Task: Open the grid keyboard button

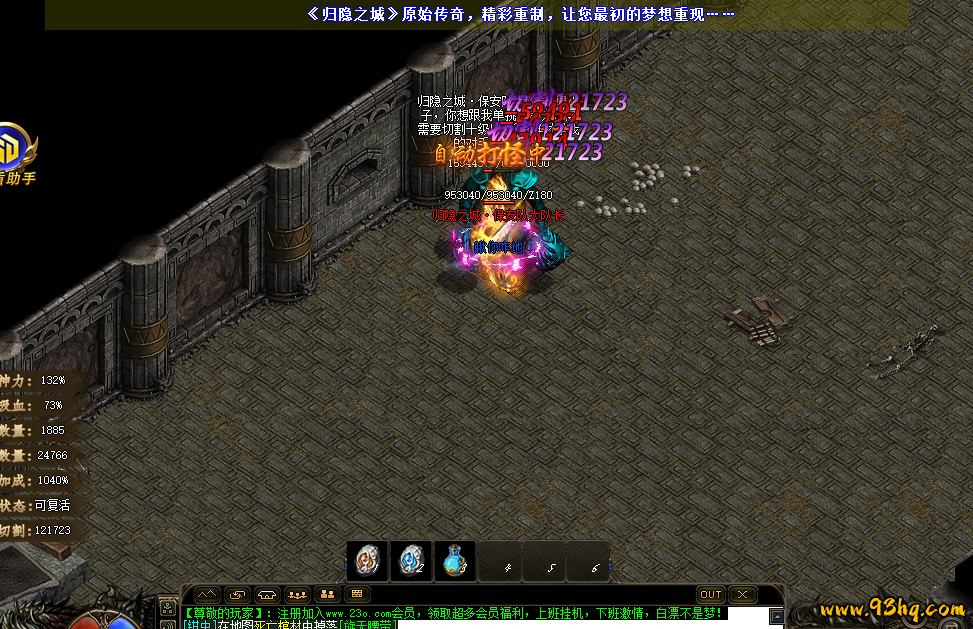Action: point(357,594)
